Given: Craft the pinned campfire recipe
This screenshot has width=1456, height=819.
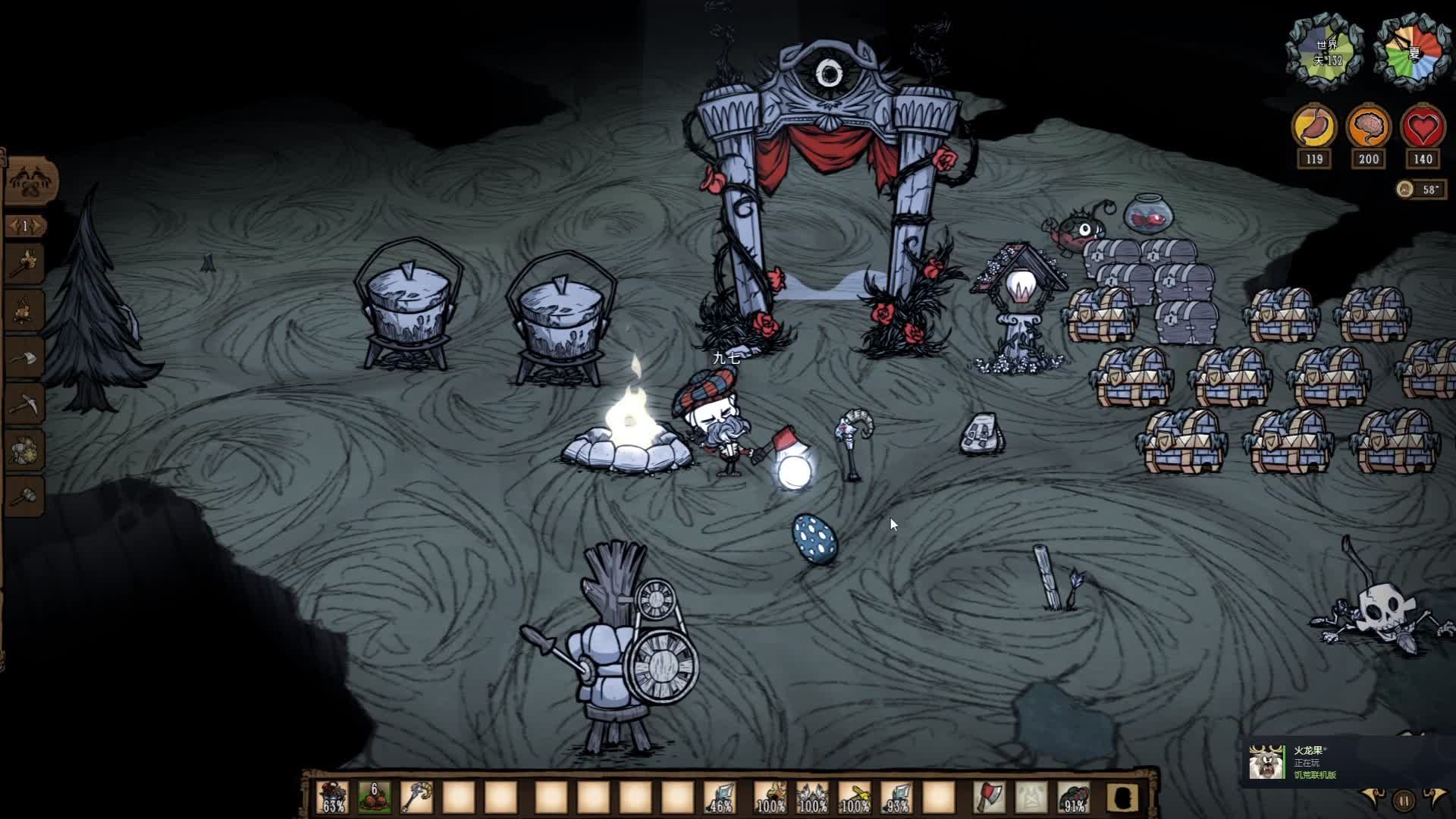Looking at the screenshot, I should click(x=25, y=310).
